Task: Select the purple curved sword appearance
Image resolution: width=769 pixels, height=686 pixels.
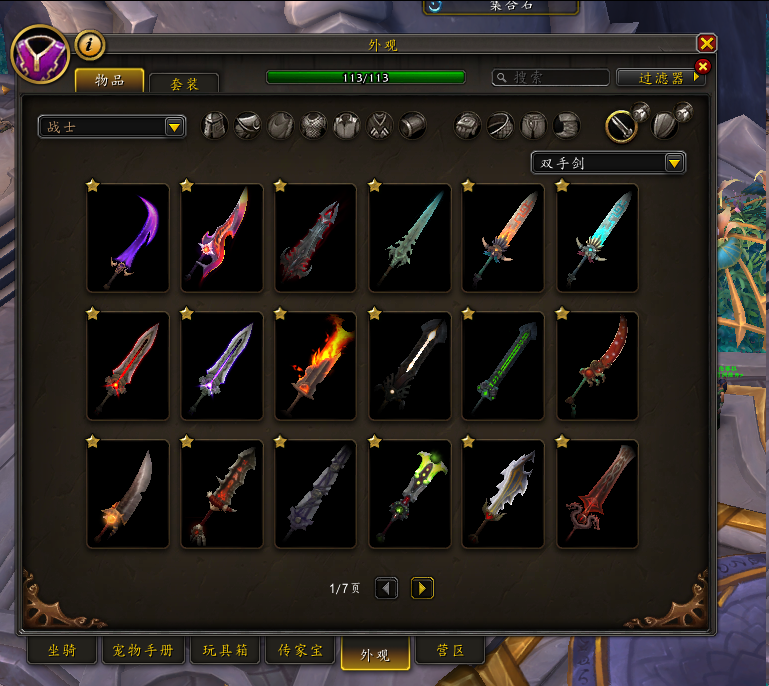Action: click(x=128, y=238)
